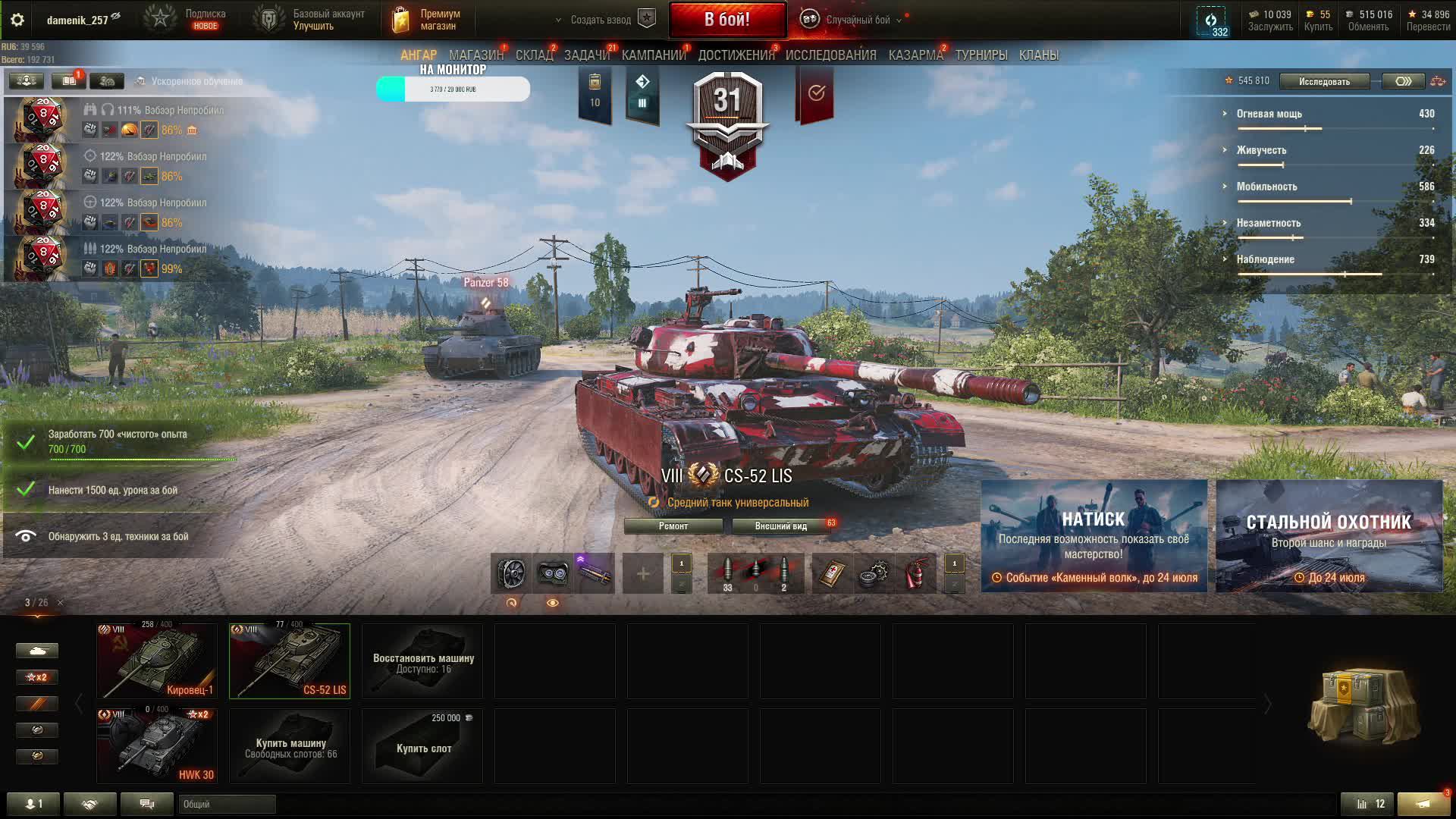Open the settings gear menu
The image size is (1456, 819).
(x=17, y=20)
